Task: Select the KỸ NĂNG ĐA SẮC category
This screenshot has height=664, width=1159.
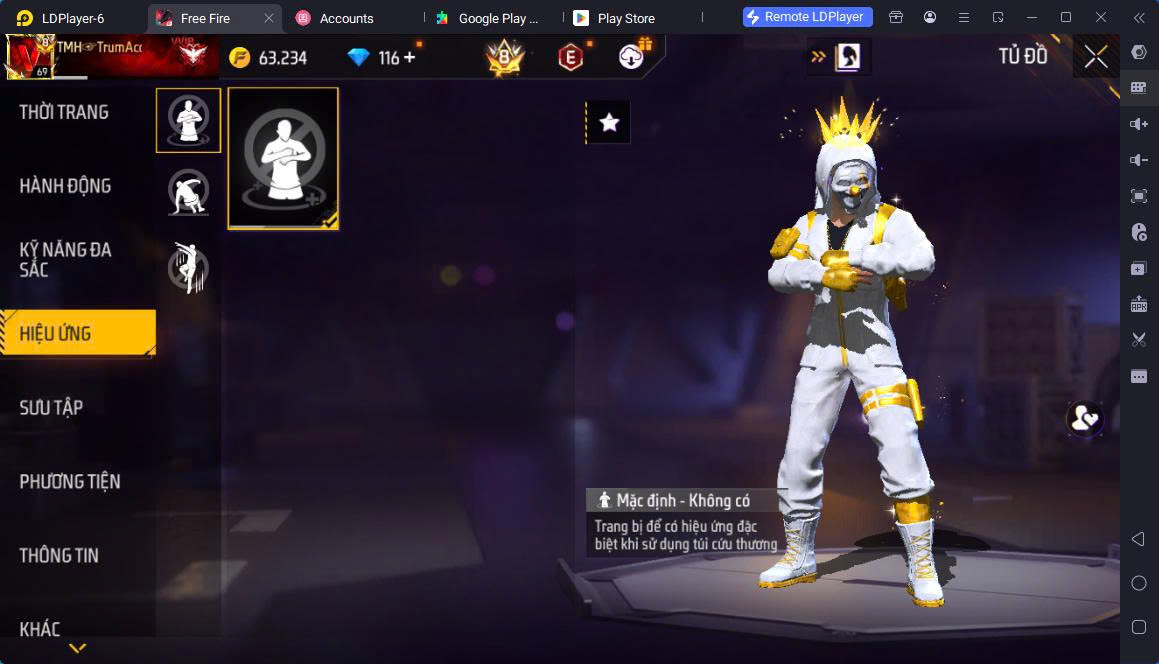Action: click(66, 259)
